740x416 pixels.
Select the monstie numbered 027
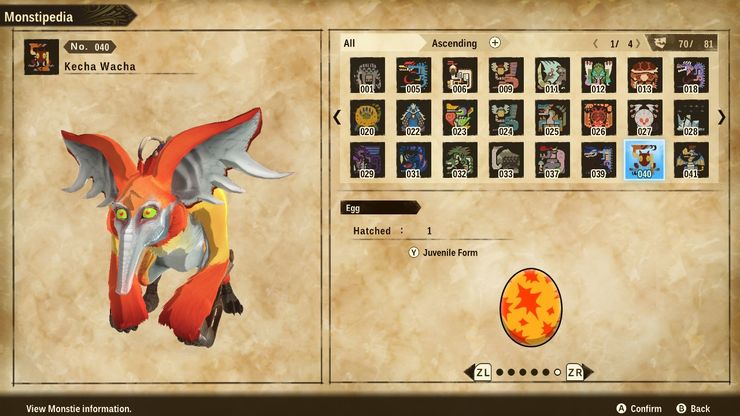click(x=644, y=117)
